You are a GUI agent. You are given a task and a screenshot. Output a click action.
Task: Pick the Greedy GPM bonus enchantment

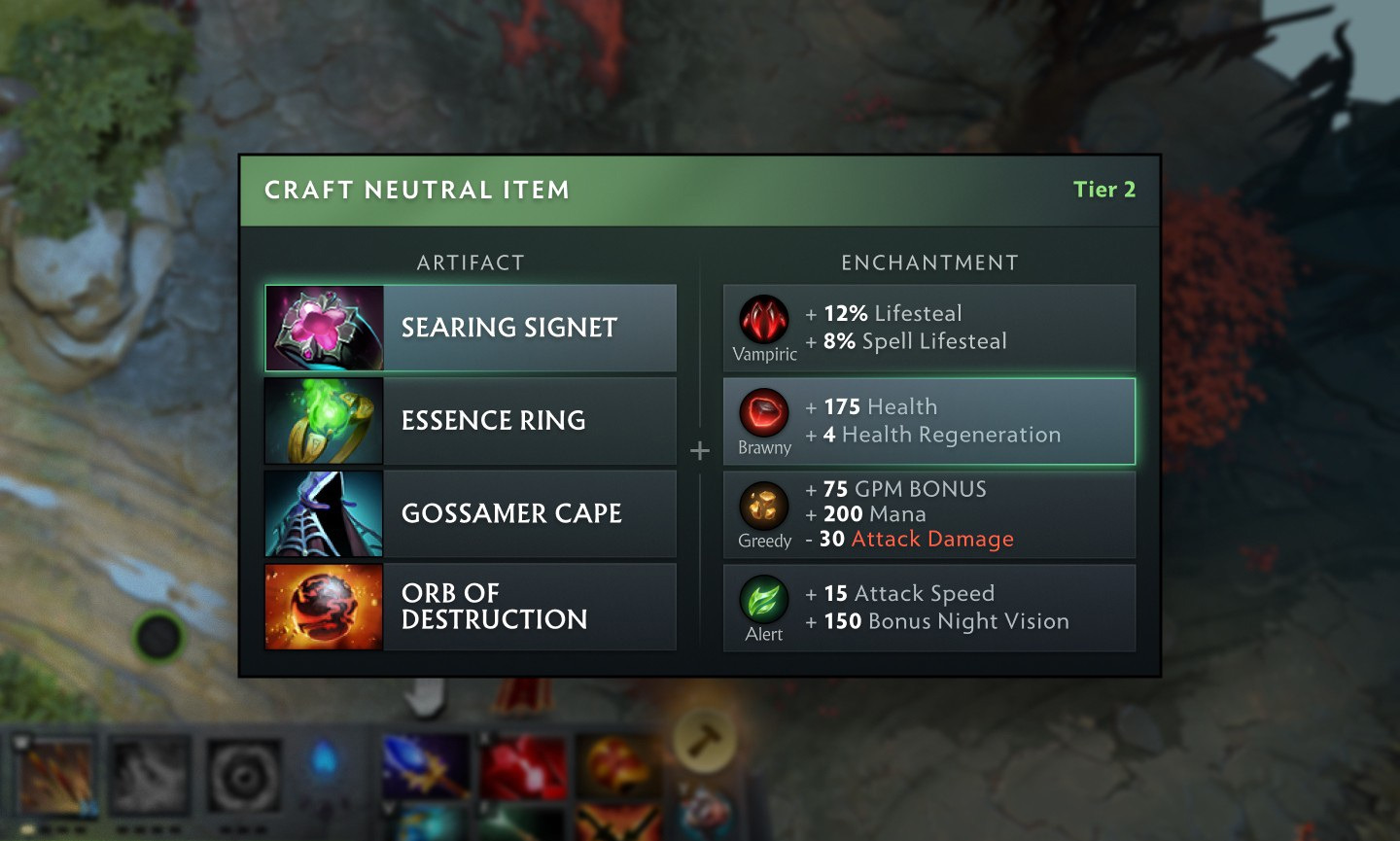(x=929, y=514)
